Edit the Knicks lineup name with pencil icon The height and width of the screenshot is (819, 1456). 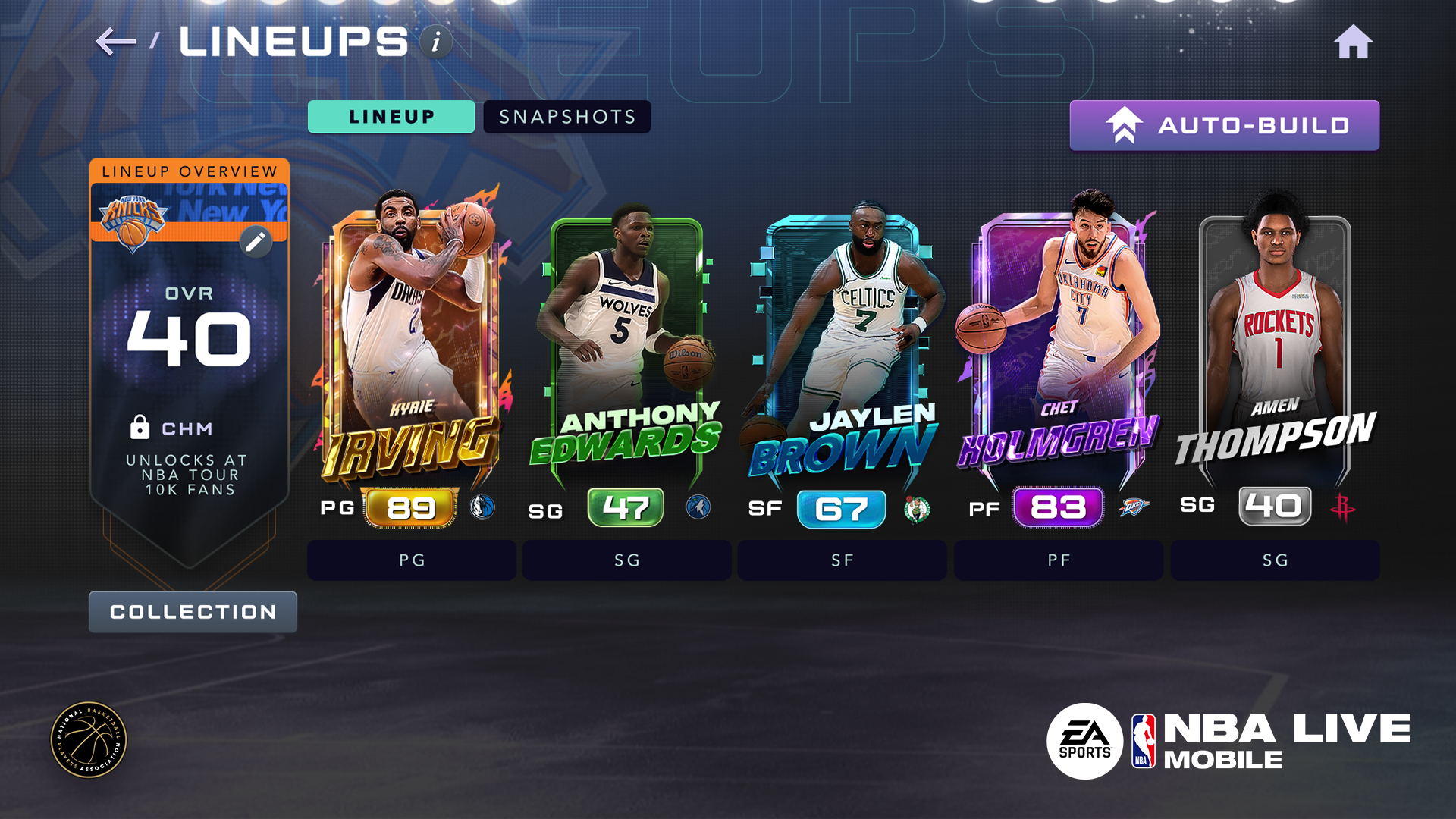256,240
